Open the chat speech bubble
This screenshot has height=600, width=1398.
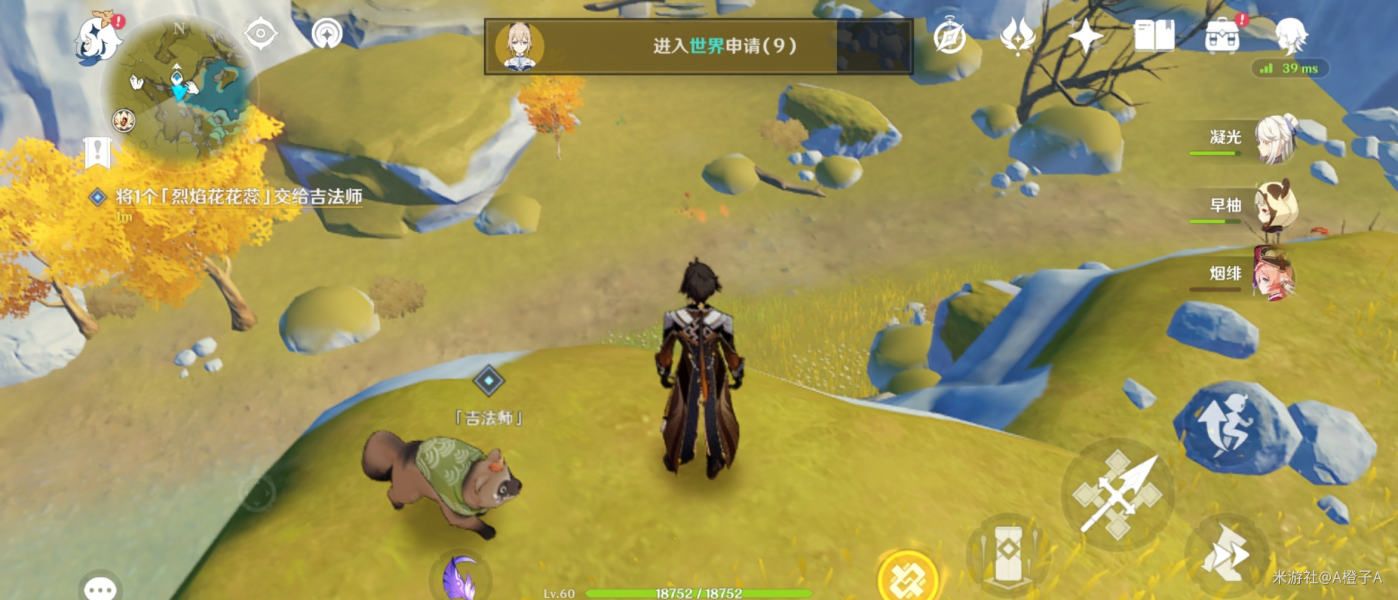tap(100, 587)
